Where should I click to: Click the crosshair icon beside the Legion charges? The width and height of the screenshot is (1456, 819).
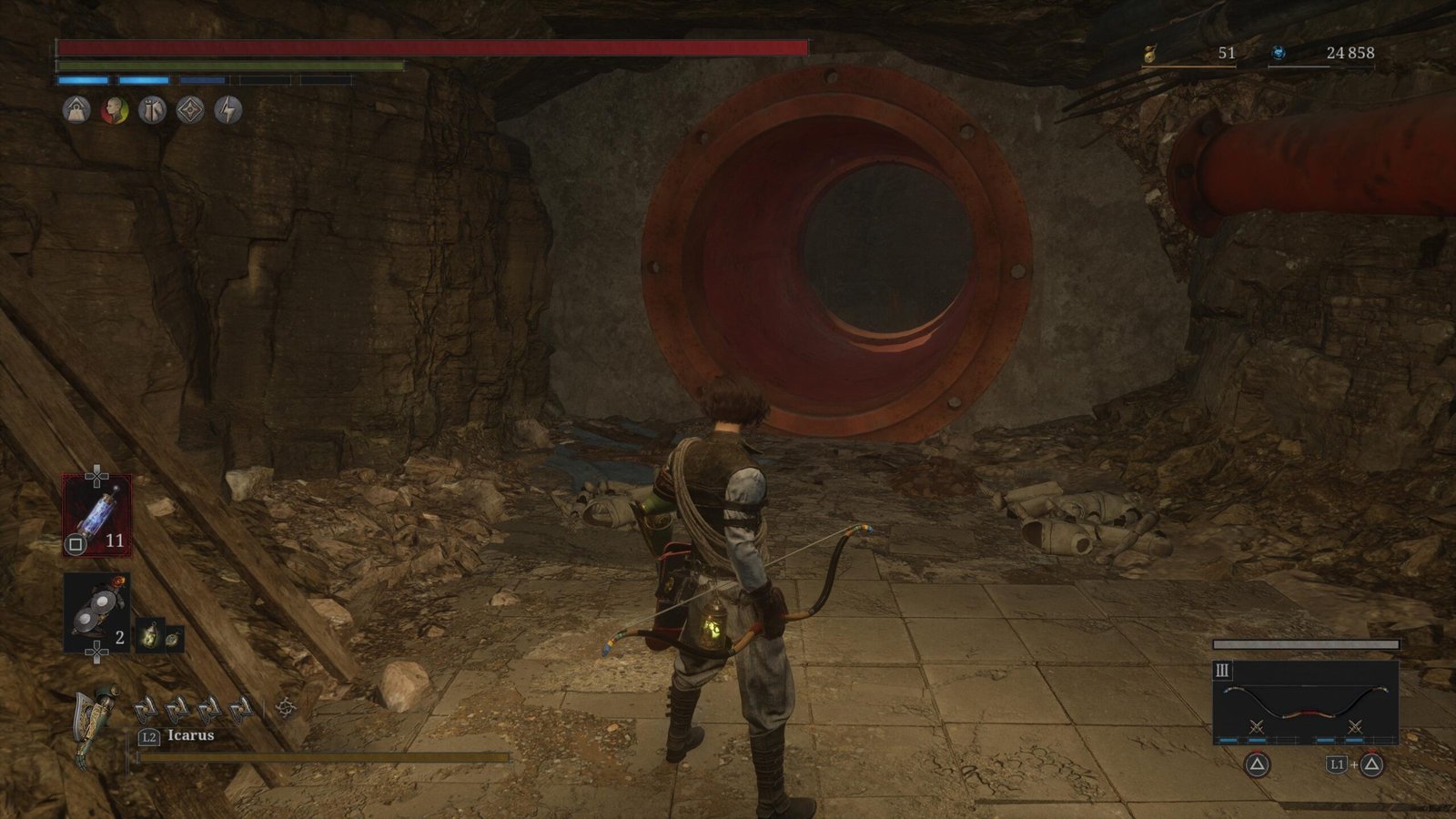(x=287, y=708)
